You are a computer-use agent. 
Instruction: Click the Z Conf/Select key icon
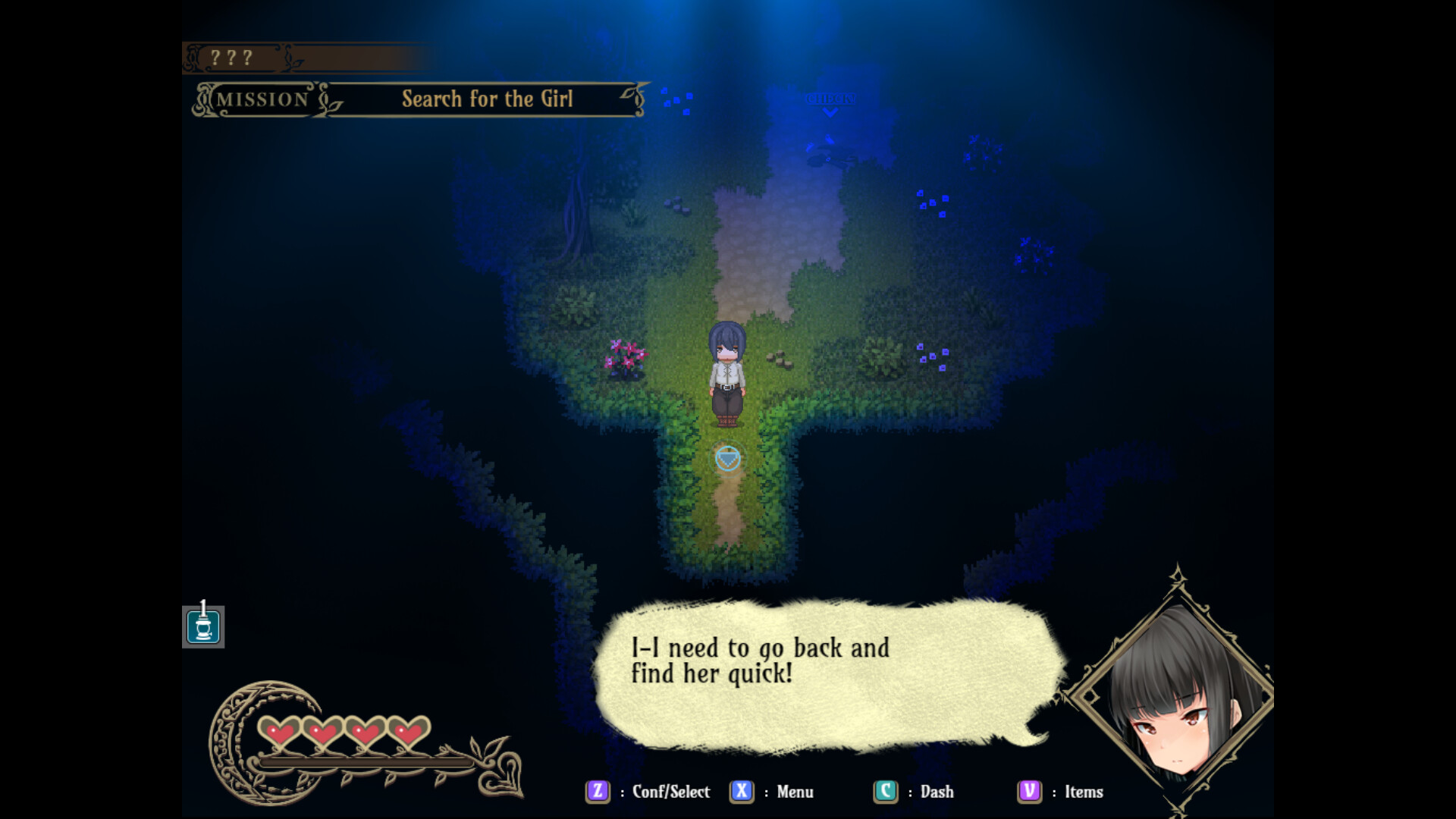tap(598, 792)
